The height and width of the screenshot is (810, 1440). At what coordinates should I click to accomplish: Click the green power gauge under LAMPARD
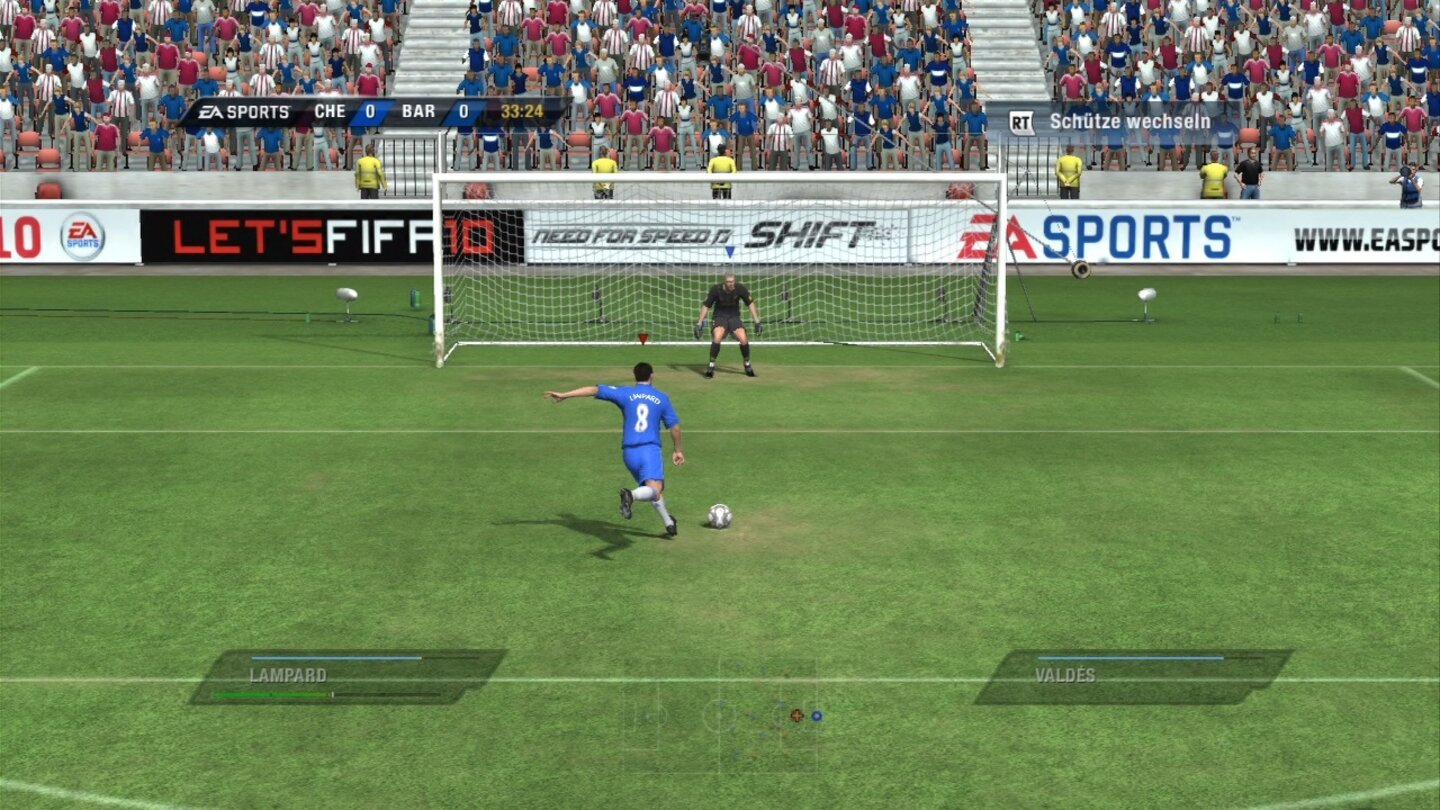tap(270, 694)
